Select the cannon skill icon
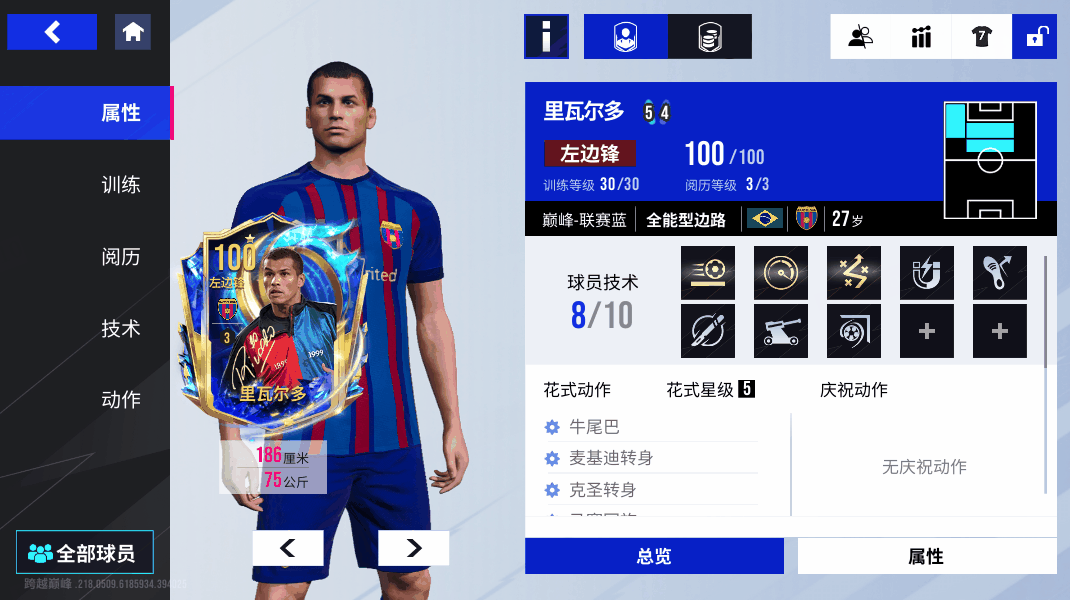This screenshot has height=600, width=1070. tap(780, 332)
